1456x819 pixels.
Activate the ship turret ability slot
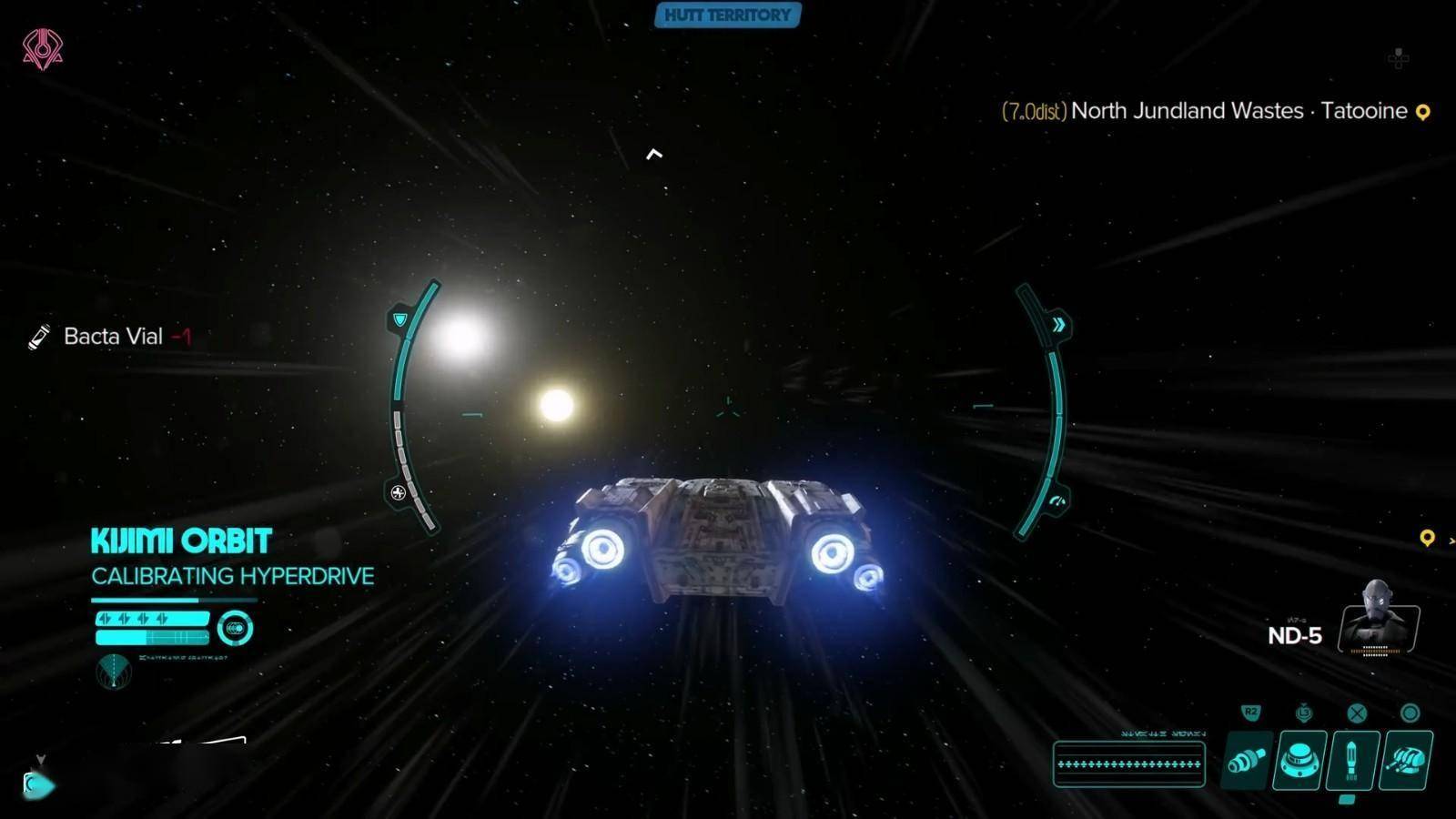click(x=1406, y=760)
